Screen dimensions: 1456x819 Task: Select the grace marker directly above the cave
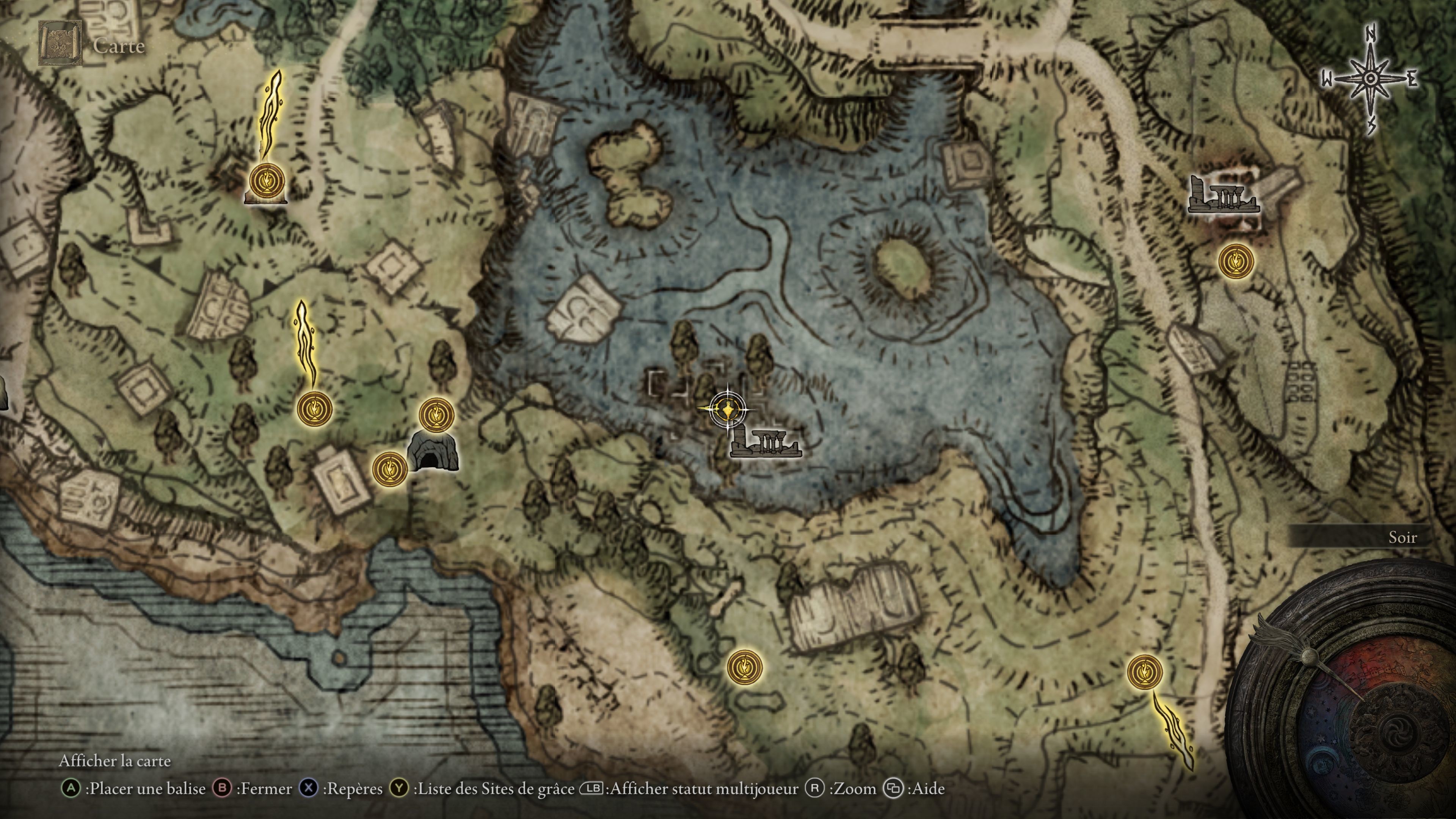click(x=436, y=415)
